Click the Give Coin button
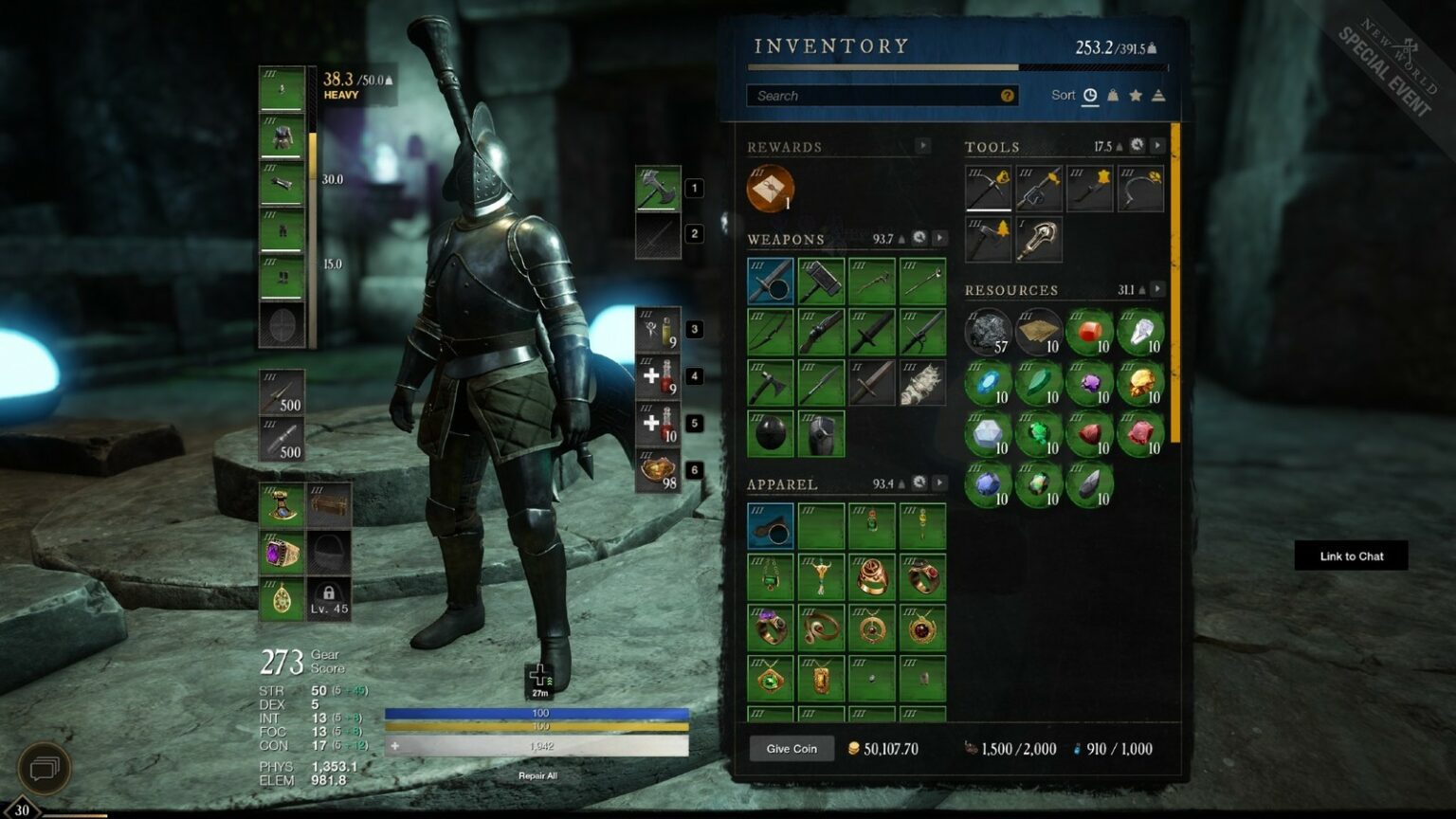The height and width of the screenshot is (819, 1456). (792, 749)
